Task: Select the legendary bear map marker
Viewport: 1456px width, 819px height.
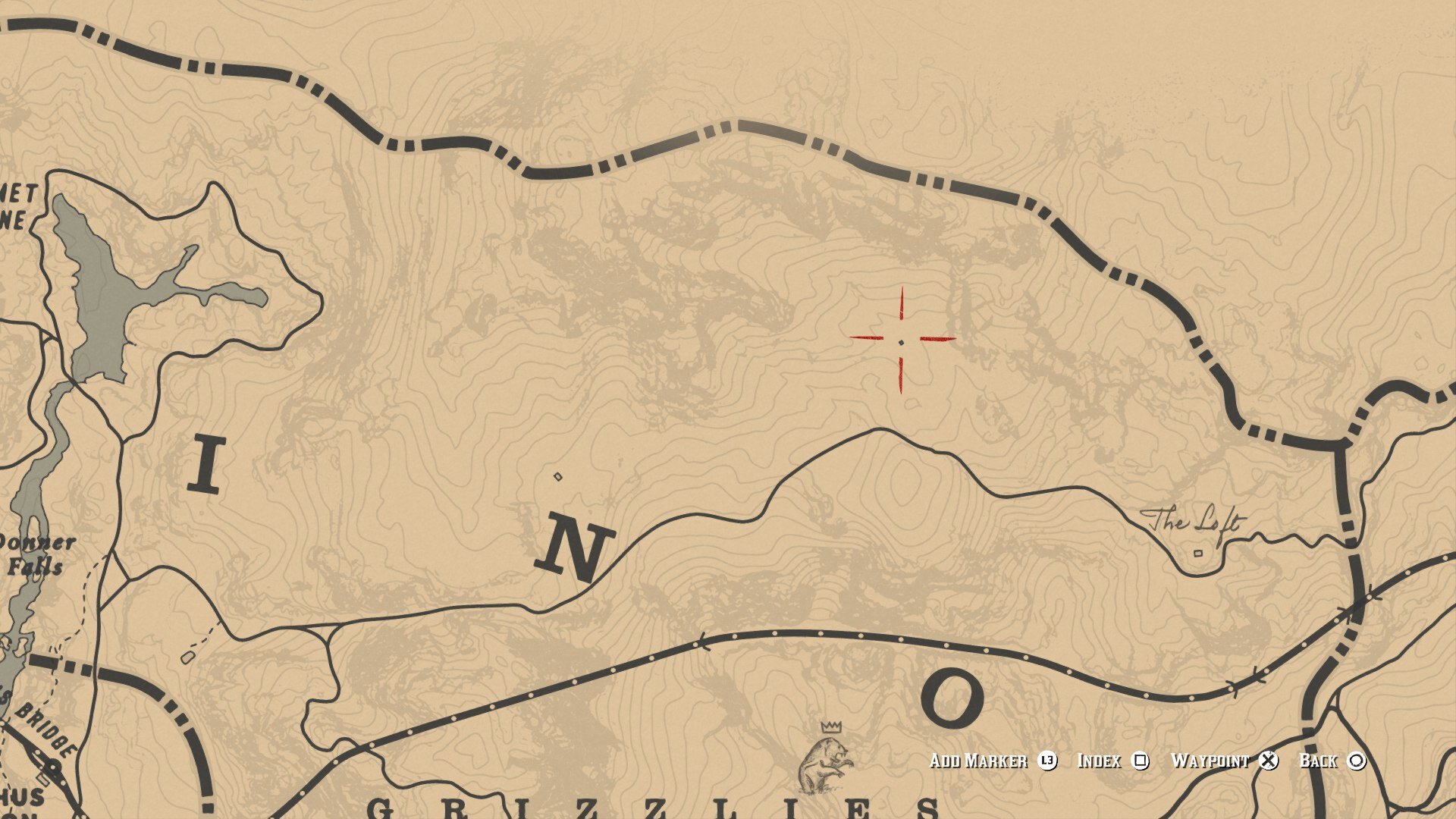Action: (827, 762)
